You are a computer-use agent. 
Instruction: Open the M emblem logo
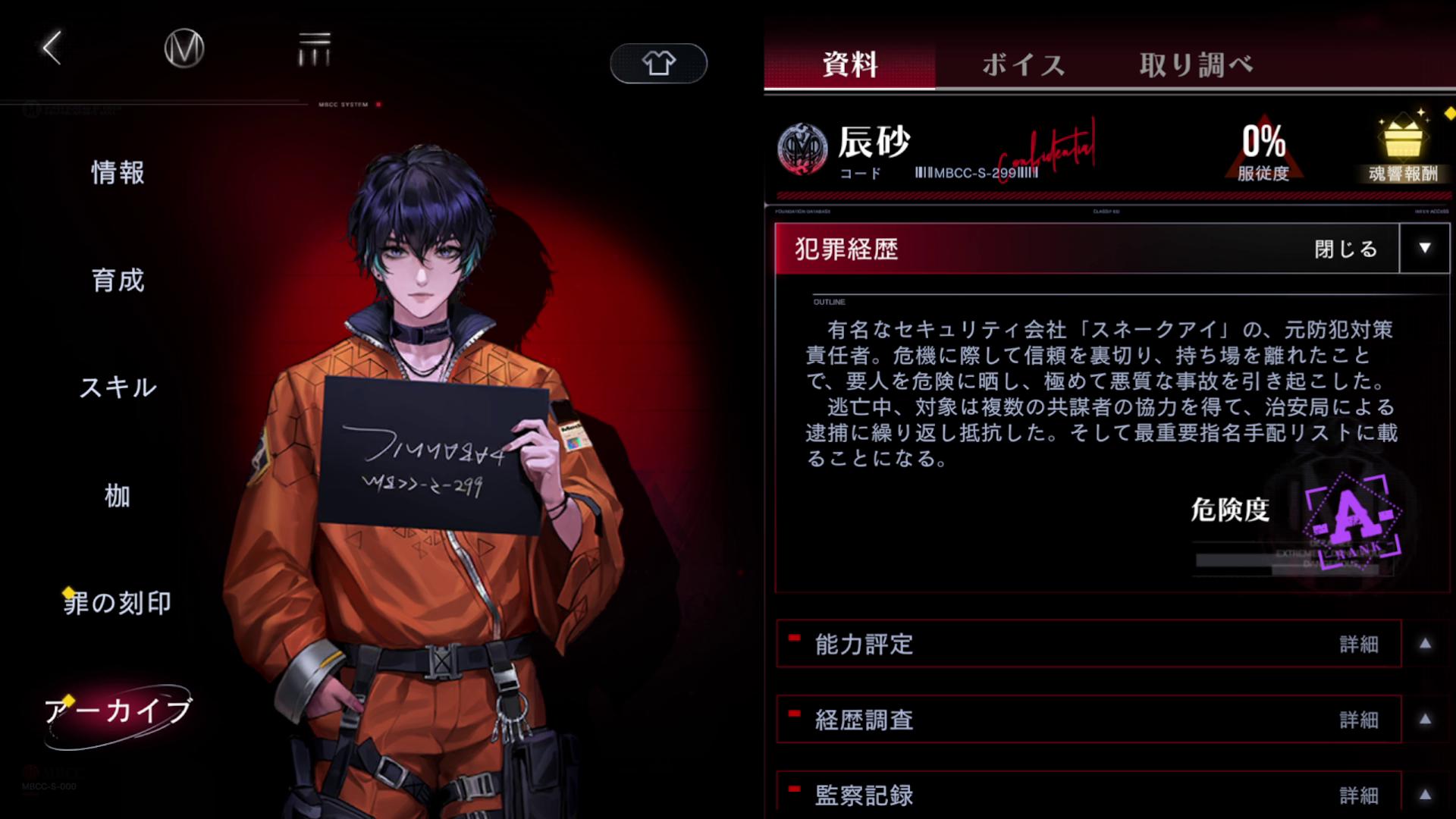183,48
